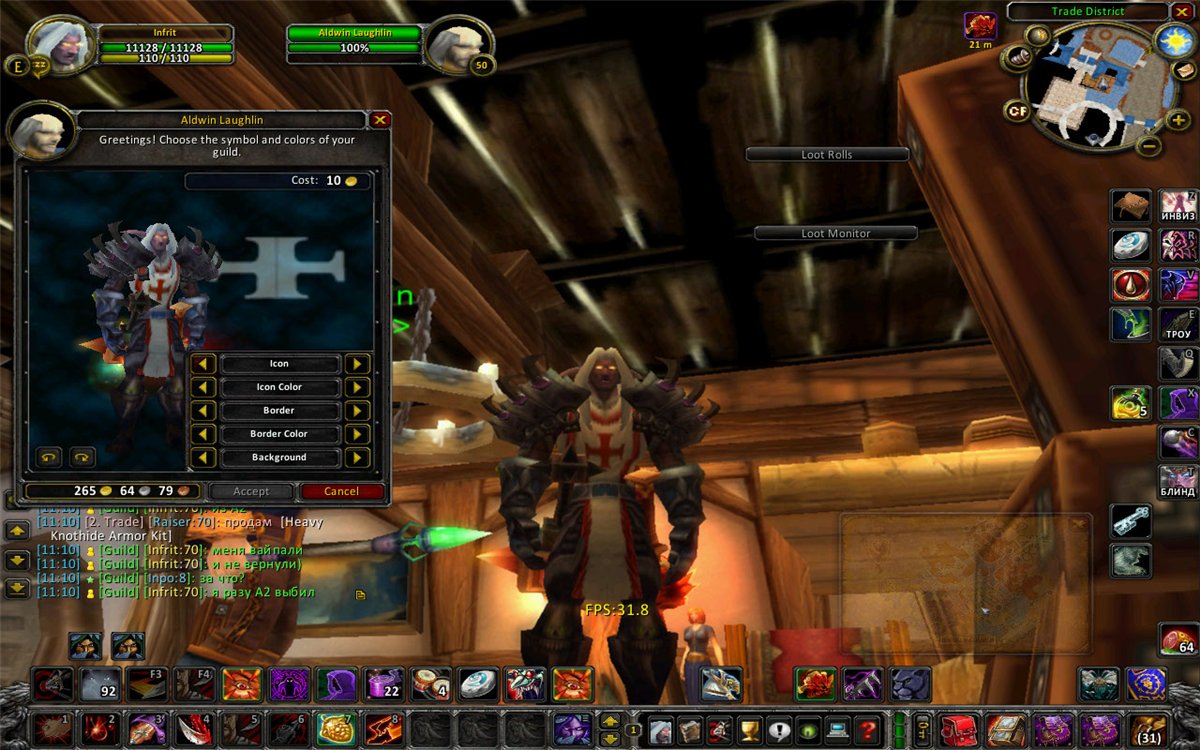The width and height of the screenshot is (1200, 750).
Task: Open the backpack showing 31 free slots
Action: (x=1147, y=729)
